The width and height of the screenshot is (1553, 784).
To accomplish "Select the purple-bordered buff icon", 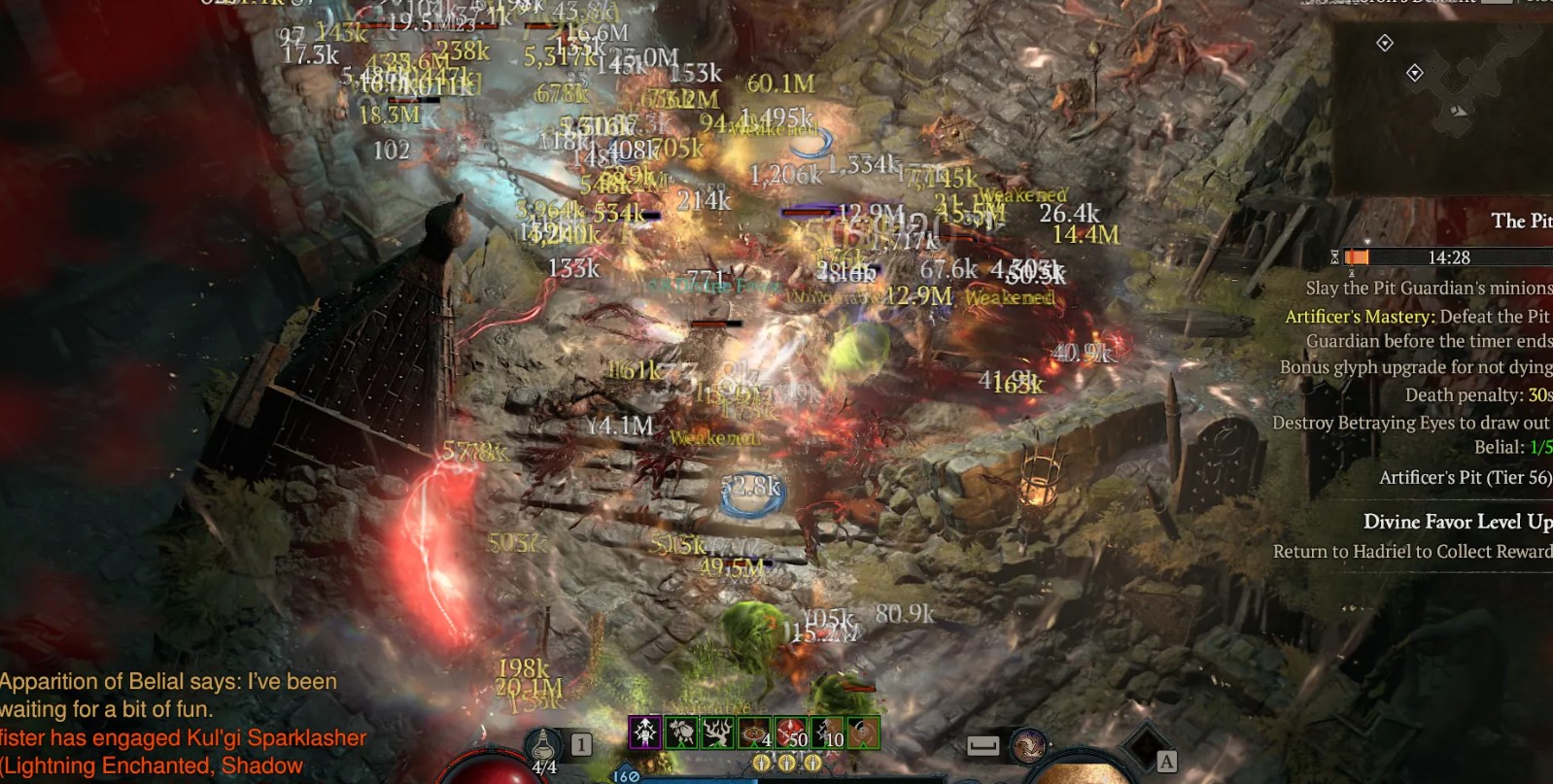I will [x=645, y=733].
